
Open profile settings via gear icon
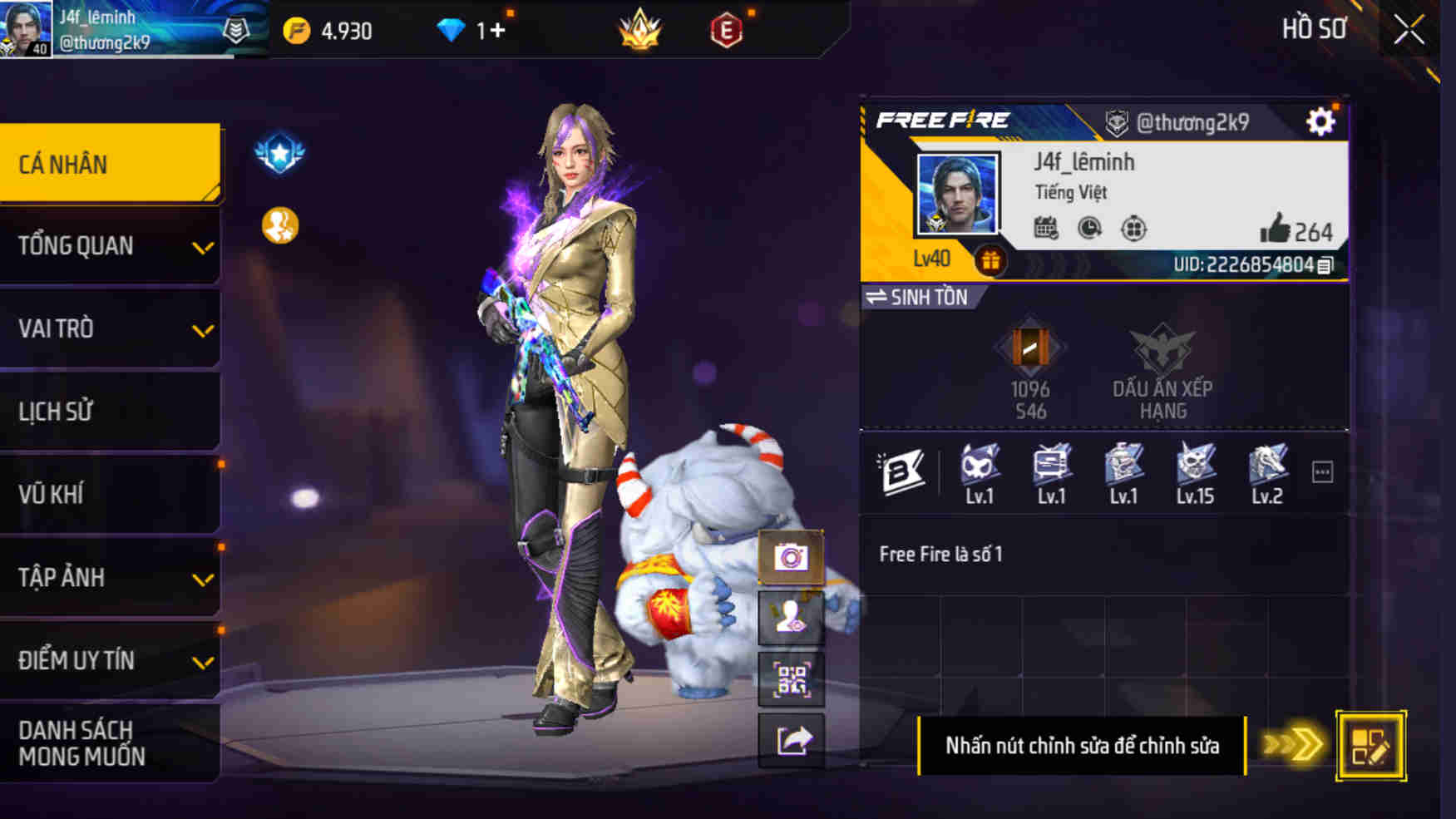(x=1322, y=120)
